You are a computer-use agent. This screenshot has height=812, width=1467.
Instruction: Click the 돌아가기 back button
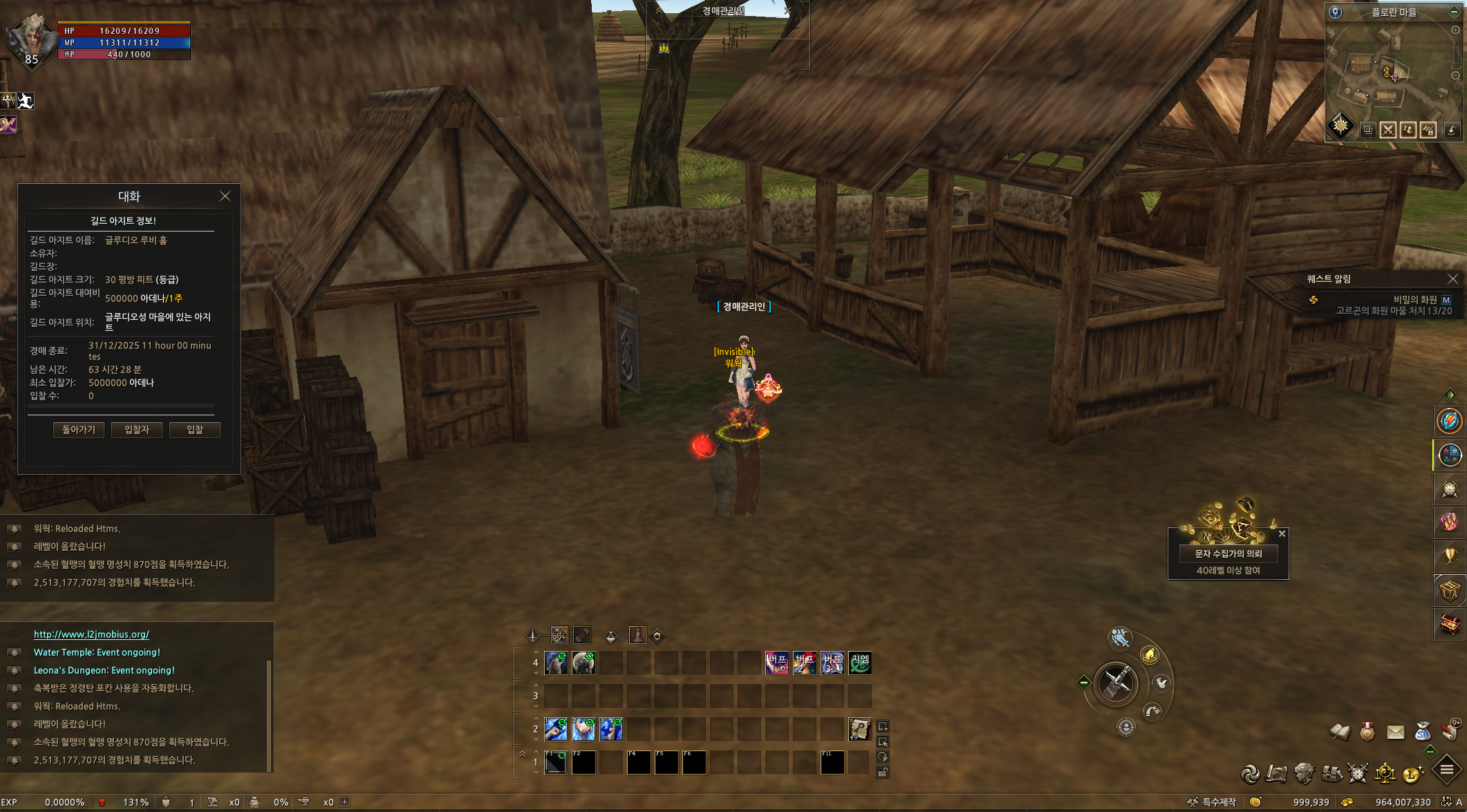coord(79,430)
